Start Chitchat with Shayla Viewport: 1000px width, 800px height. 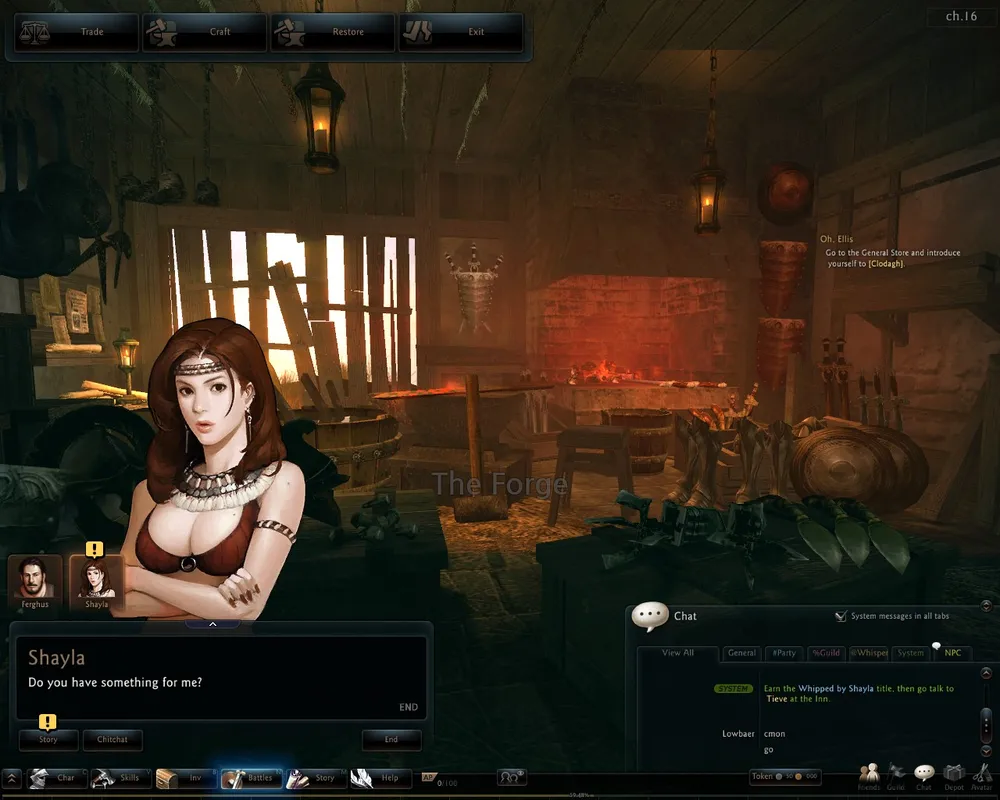pyautogui.click(x=112, y=740)
